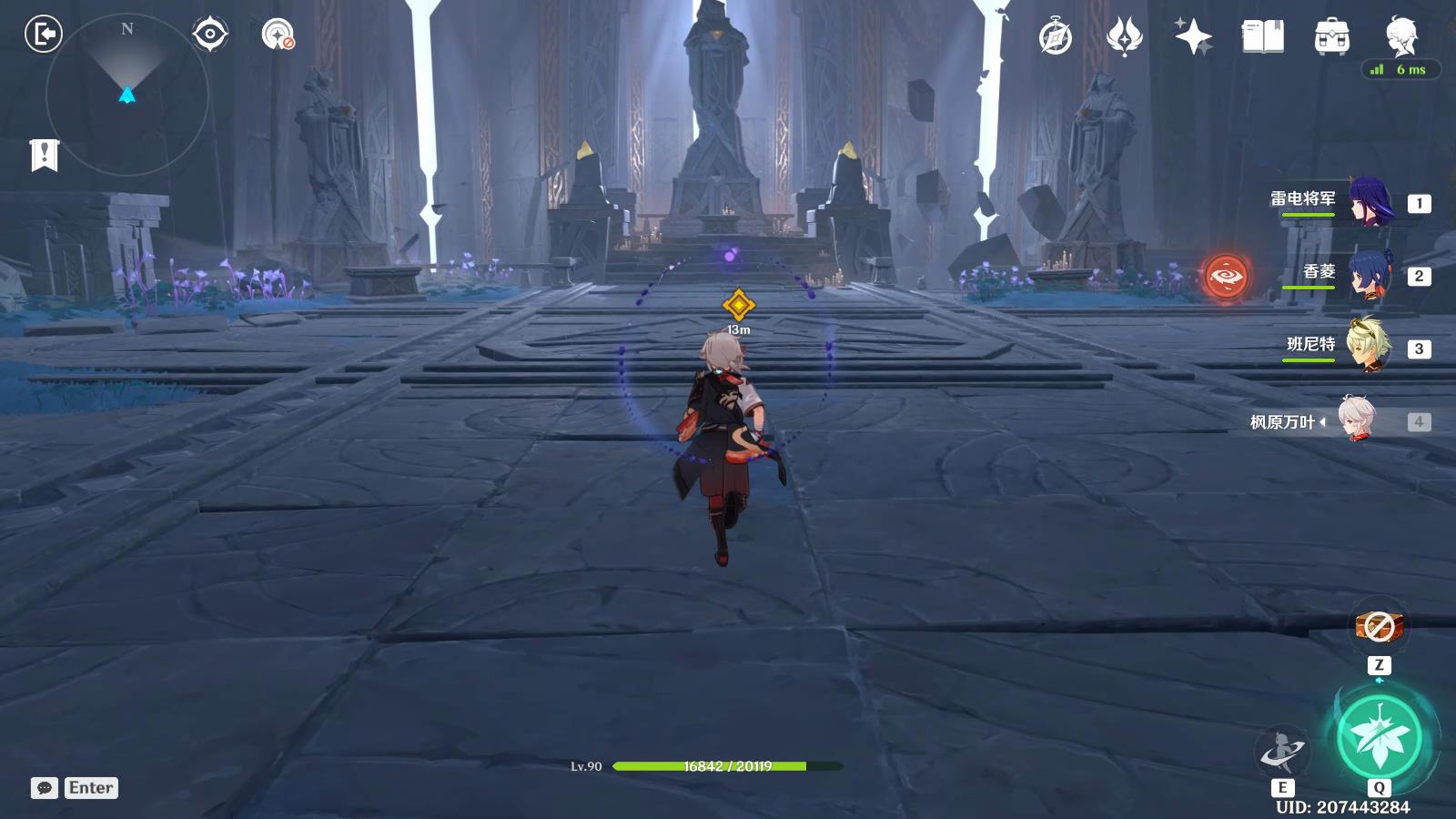
Task: Use Kazuha's Elemental Skill icon
Action: 1282,752
